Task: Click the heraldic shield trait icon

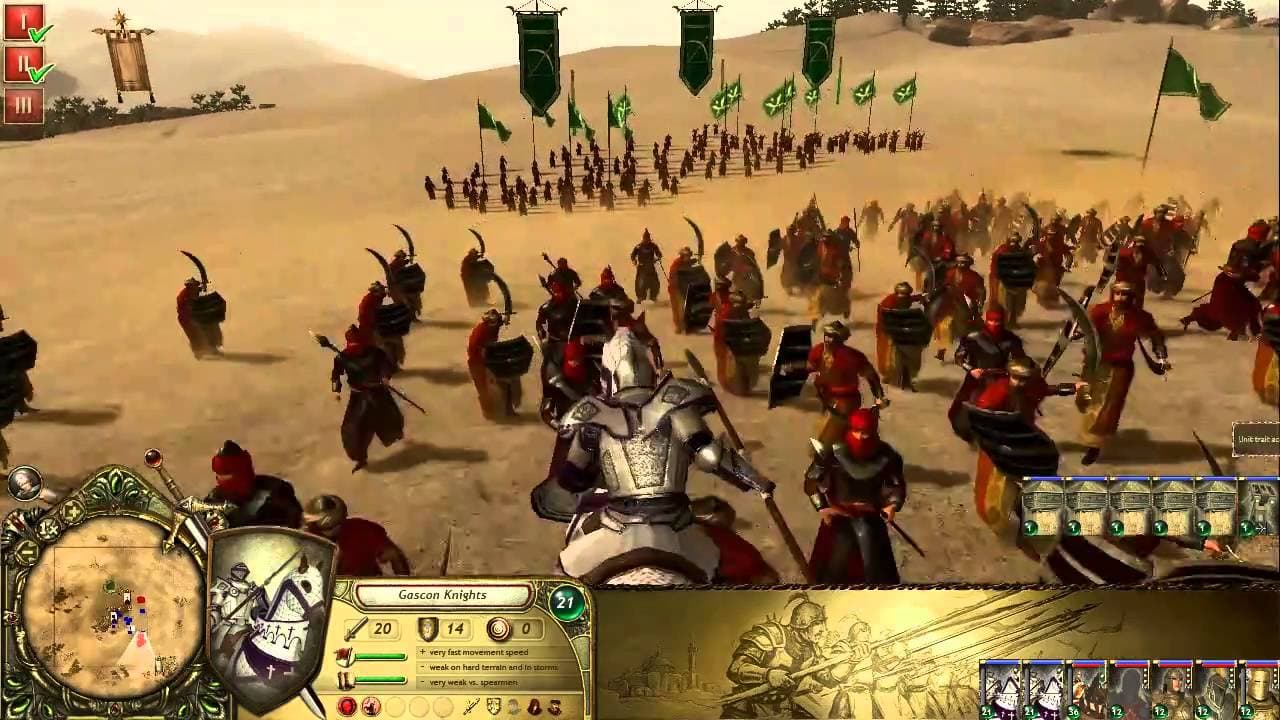Action: [x=493, y=707]
